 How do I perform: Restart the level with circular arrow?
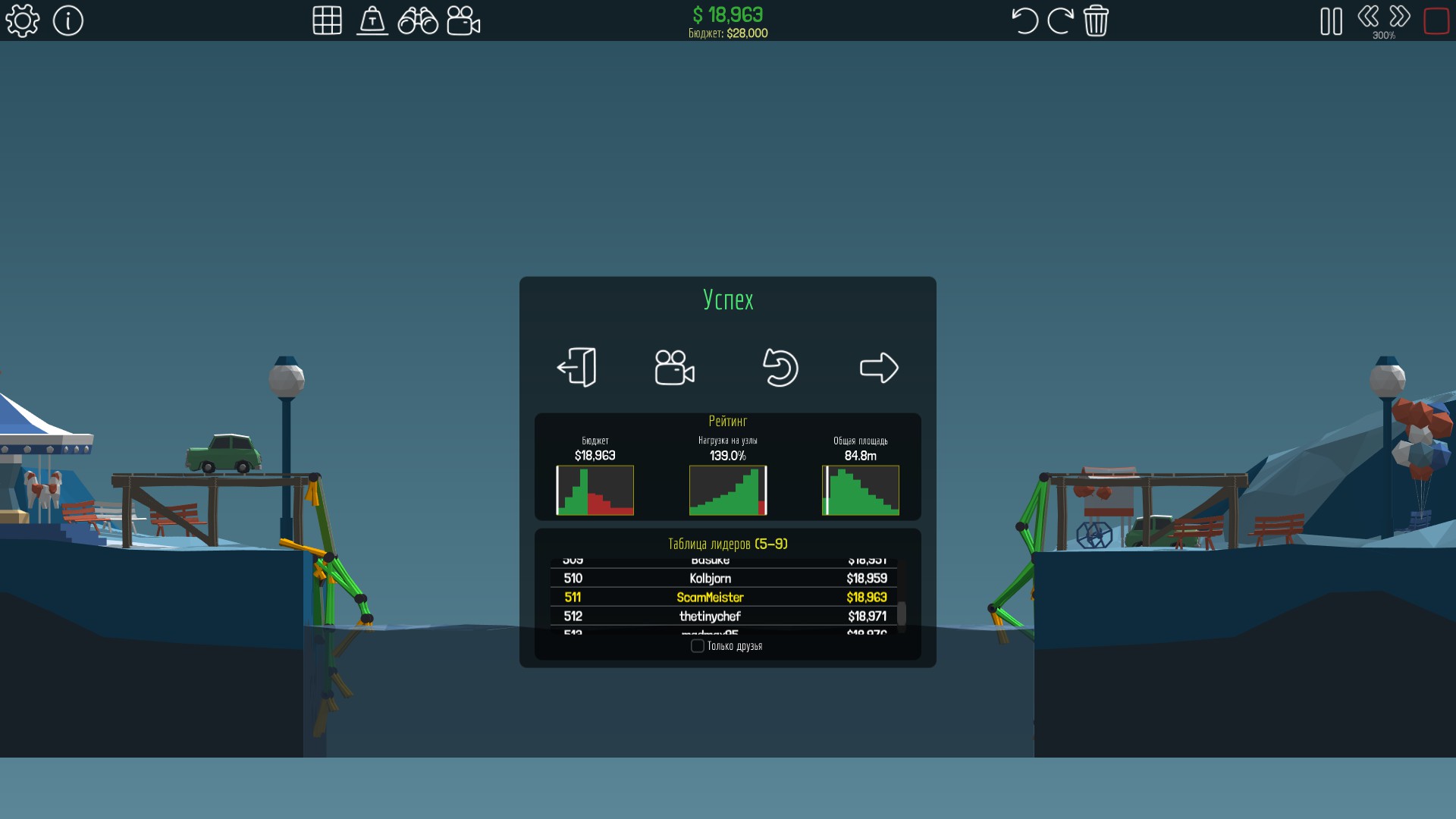coord(780,368)
